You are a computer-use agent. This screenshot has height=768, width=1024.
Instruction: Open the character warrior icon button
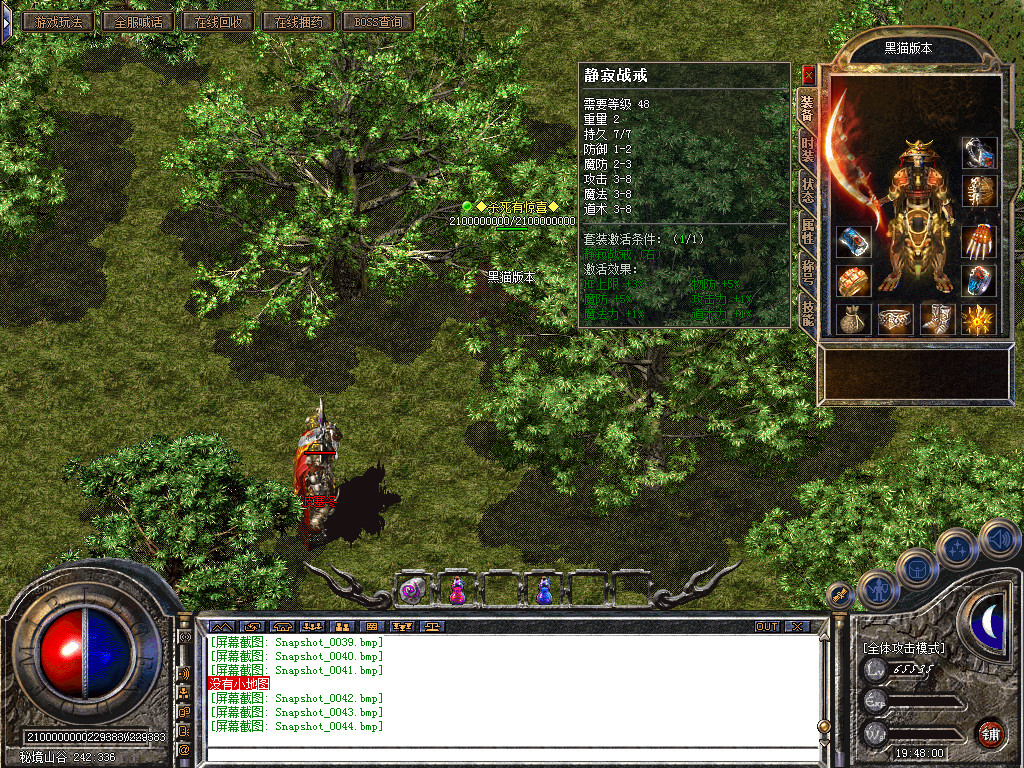pyautogui.click(x=879, y=589)
